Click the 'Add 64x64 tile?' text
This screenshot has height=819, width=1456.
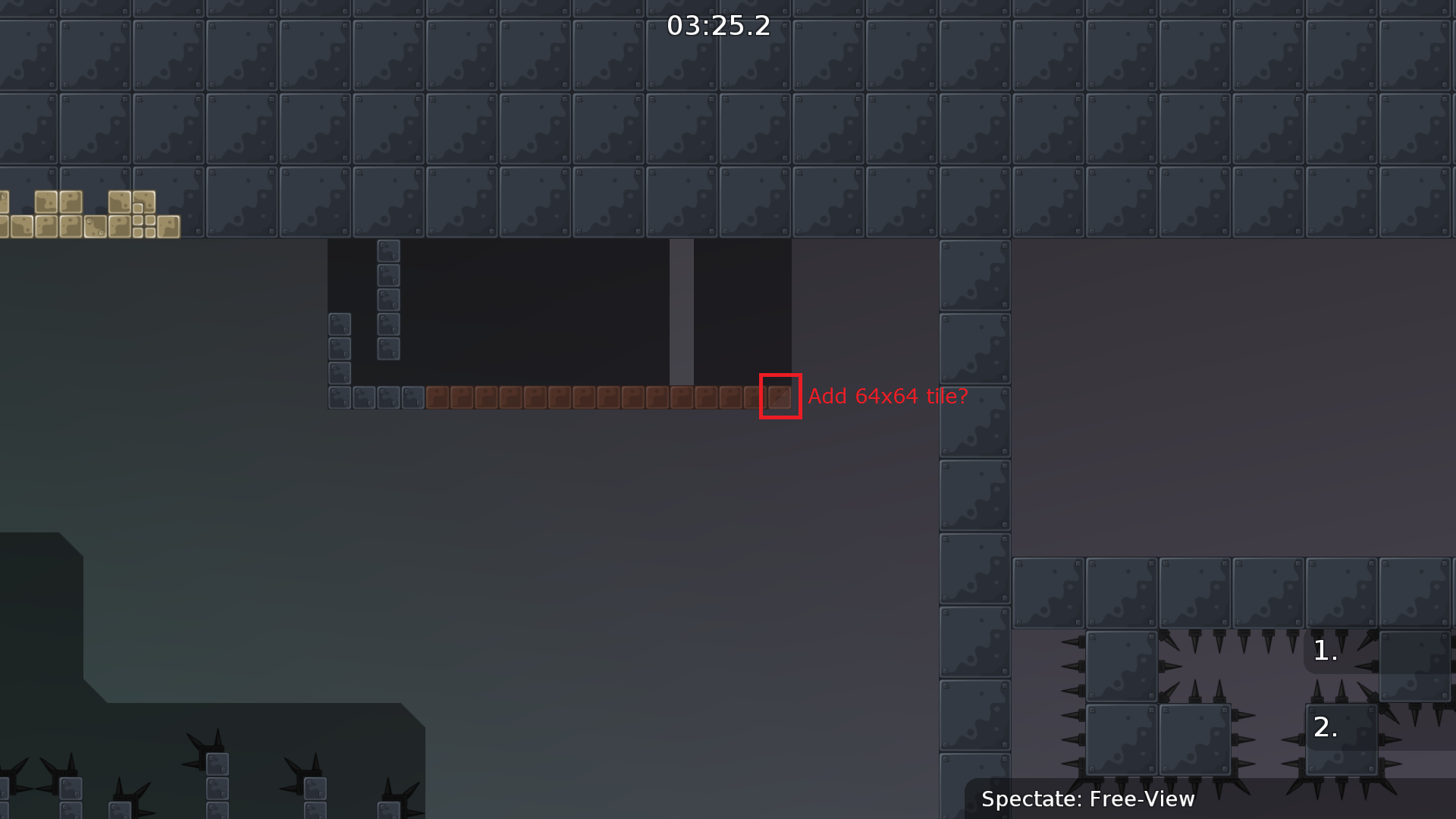pos(888,396)
